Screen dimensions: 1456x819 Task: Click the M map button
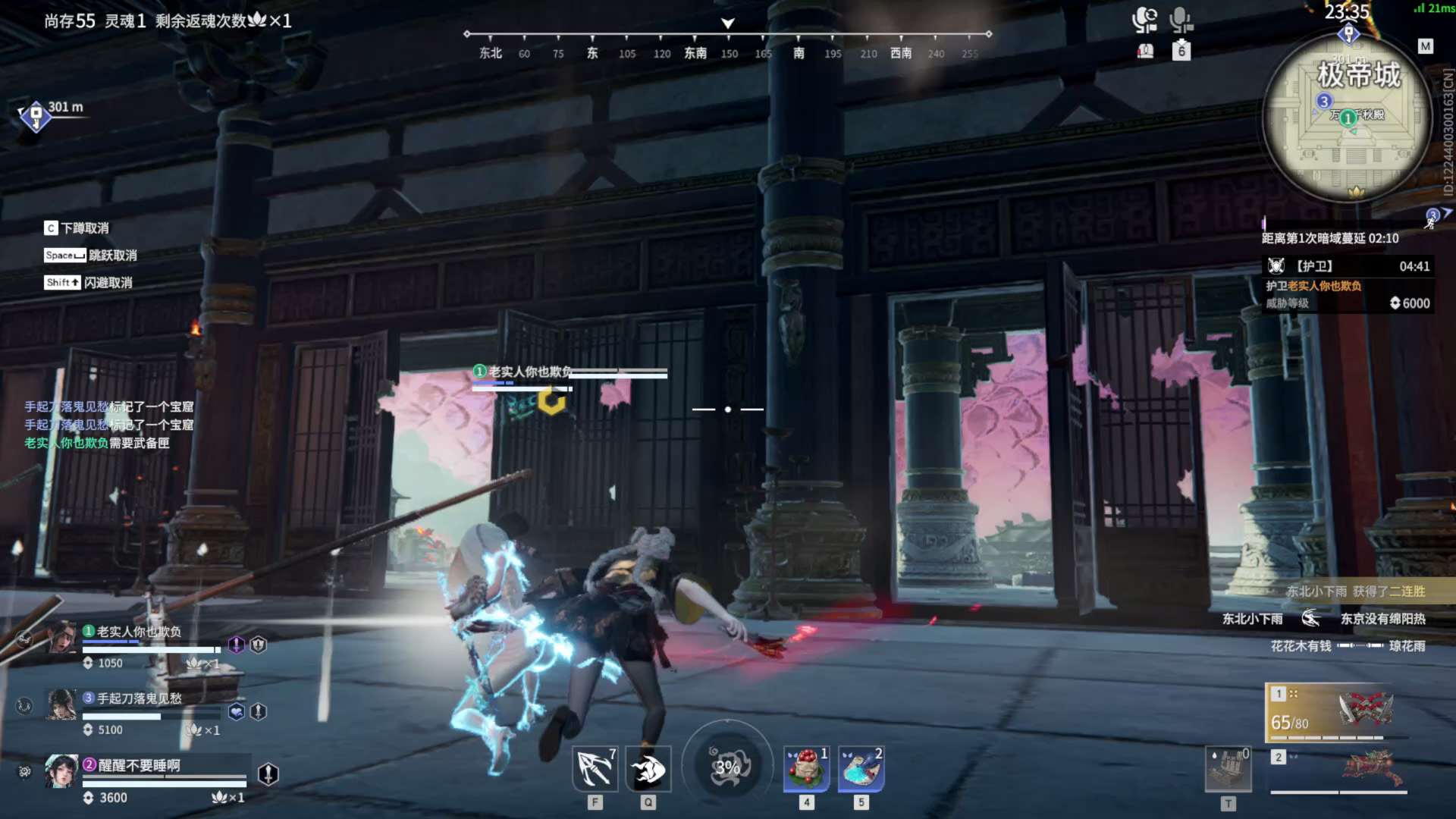tap(1426, 46)
